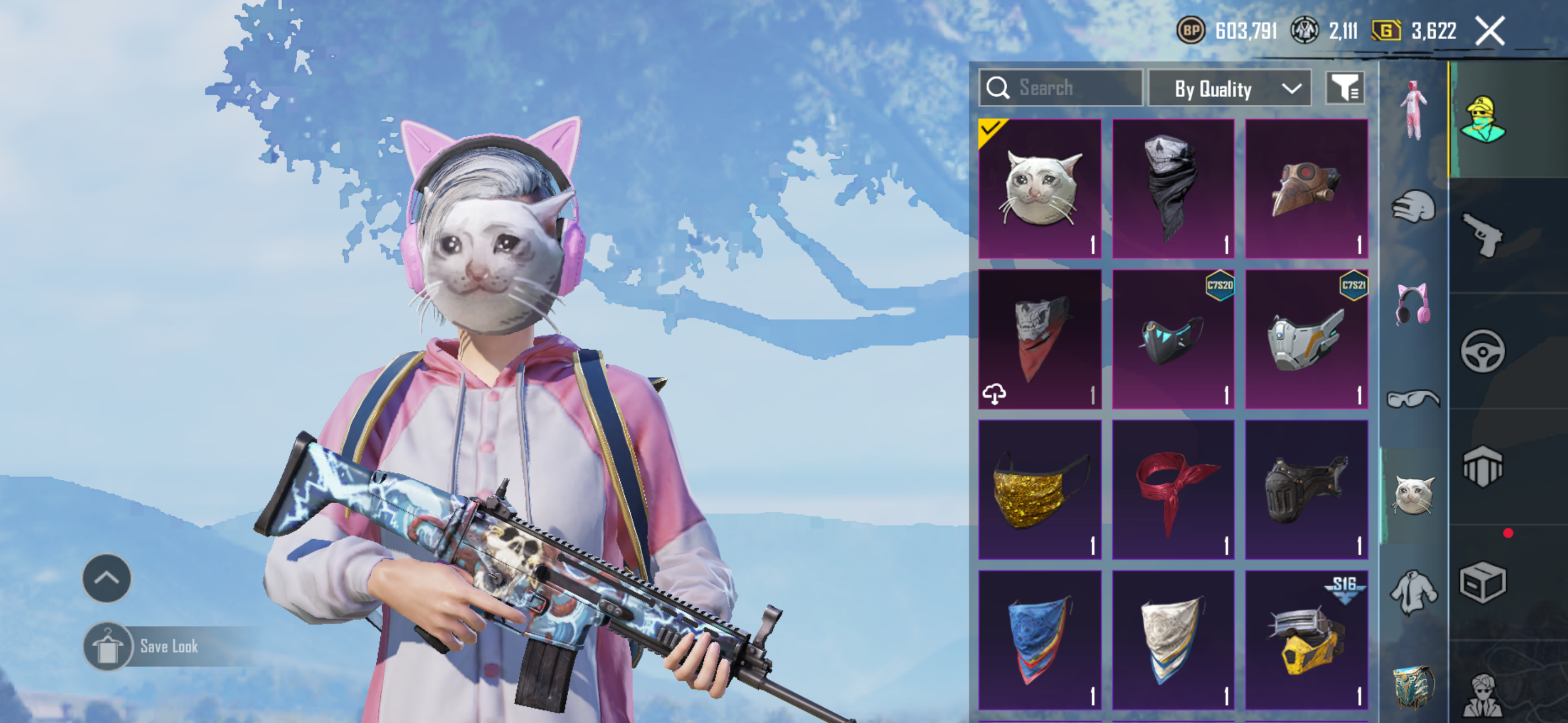Select the C7S20 black cyan mask
Image resolution: width=1568 pixels, height=723 pixels.
1173,339
